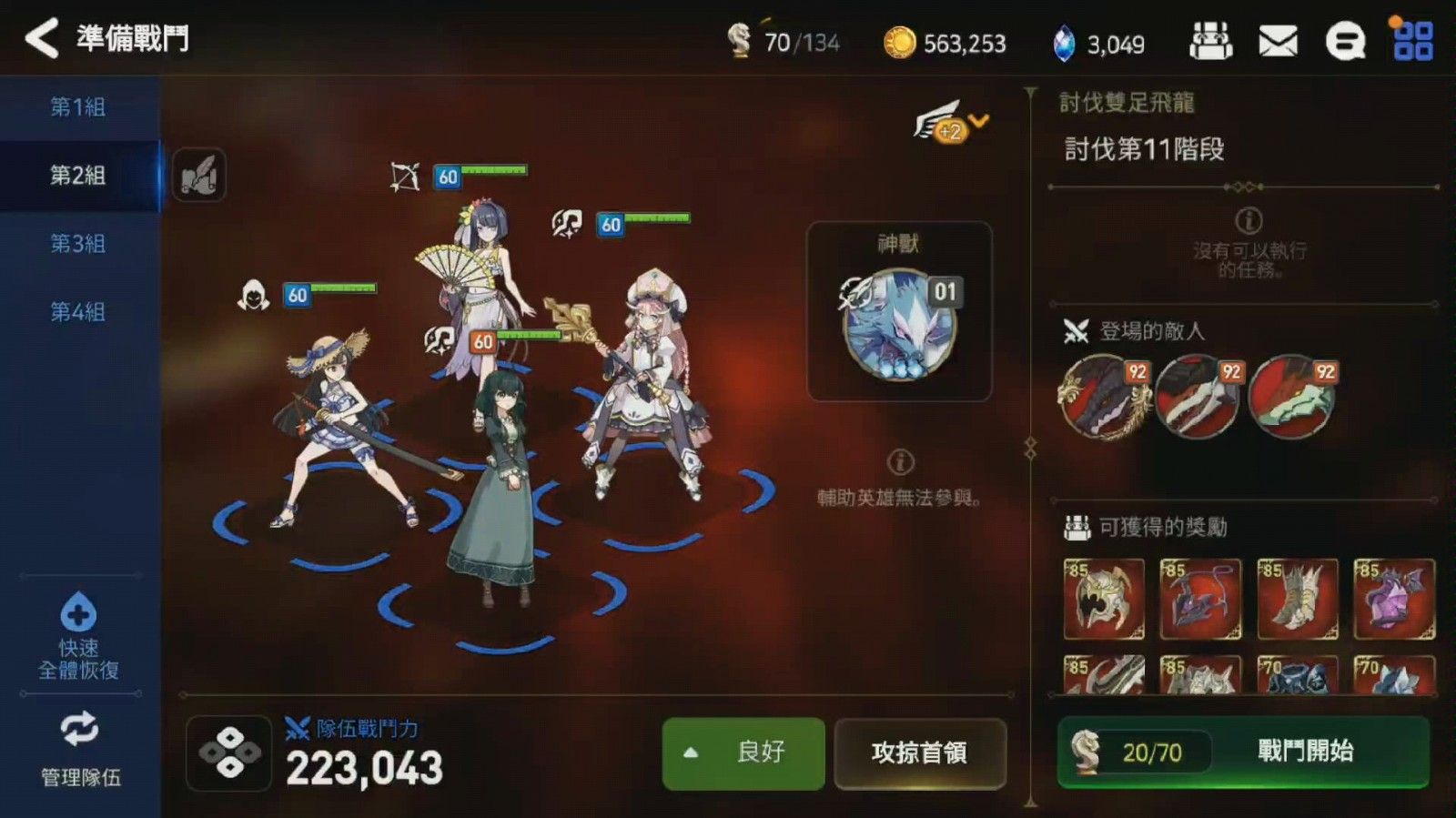Open the chat bubble icon
Image resolution: width=1456 pixels, height=818 pixels.
tap(1345, 41)
